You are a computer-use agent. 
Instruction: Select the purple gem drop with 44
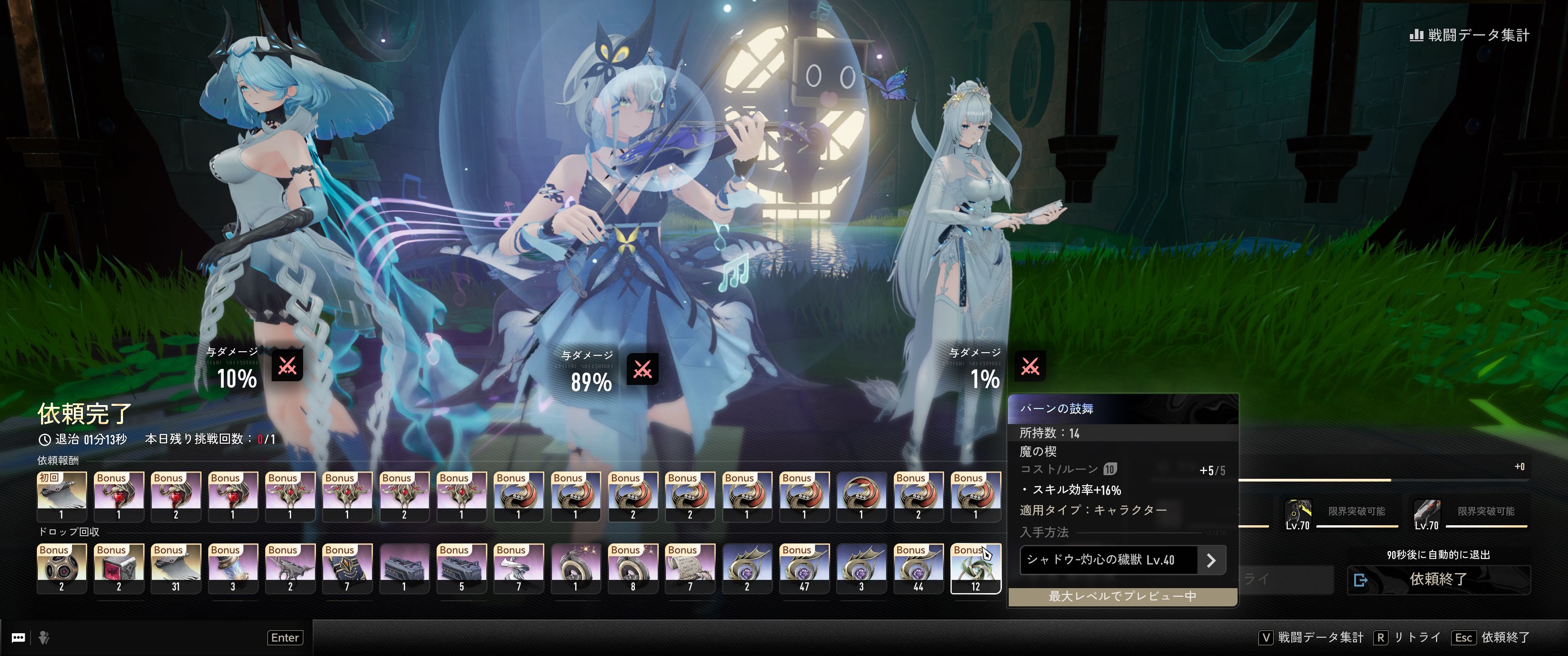(918, 568)
